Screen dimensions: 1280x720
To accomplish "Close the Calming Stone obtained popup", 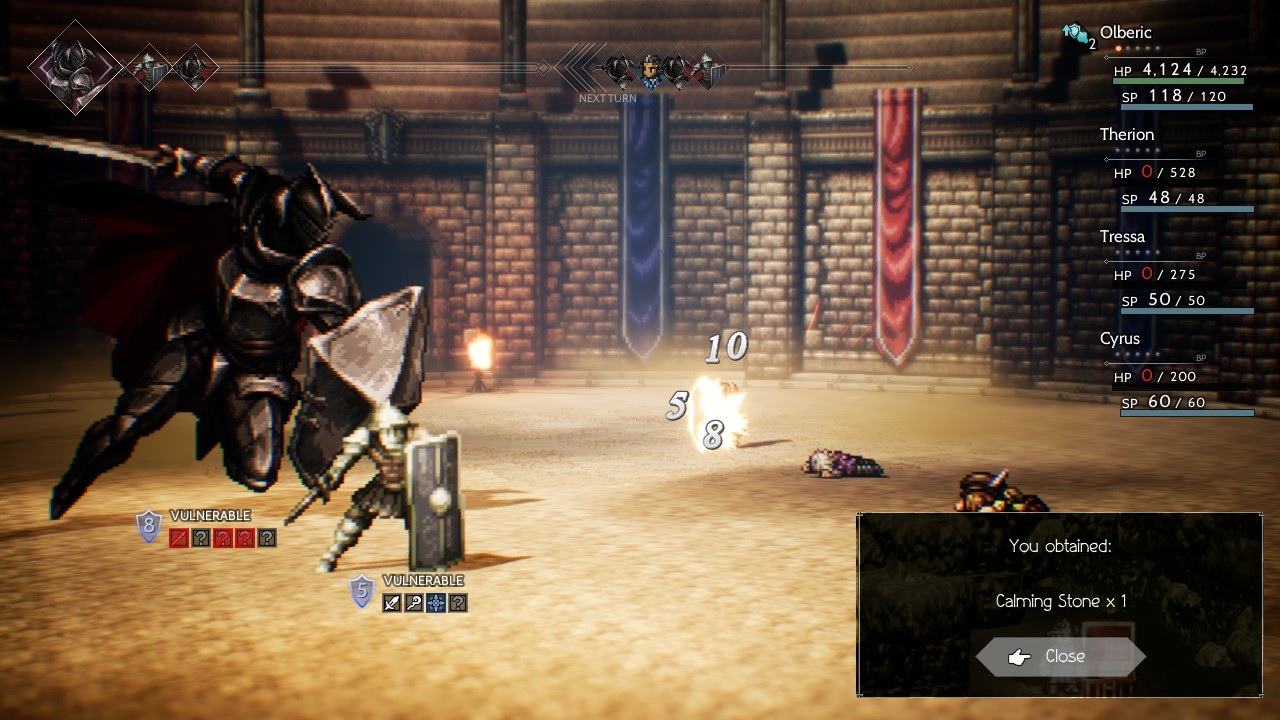I will pos(1061,656).
